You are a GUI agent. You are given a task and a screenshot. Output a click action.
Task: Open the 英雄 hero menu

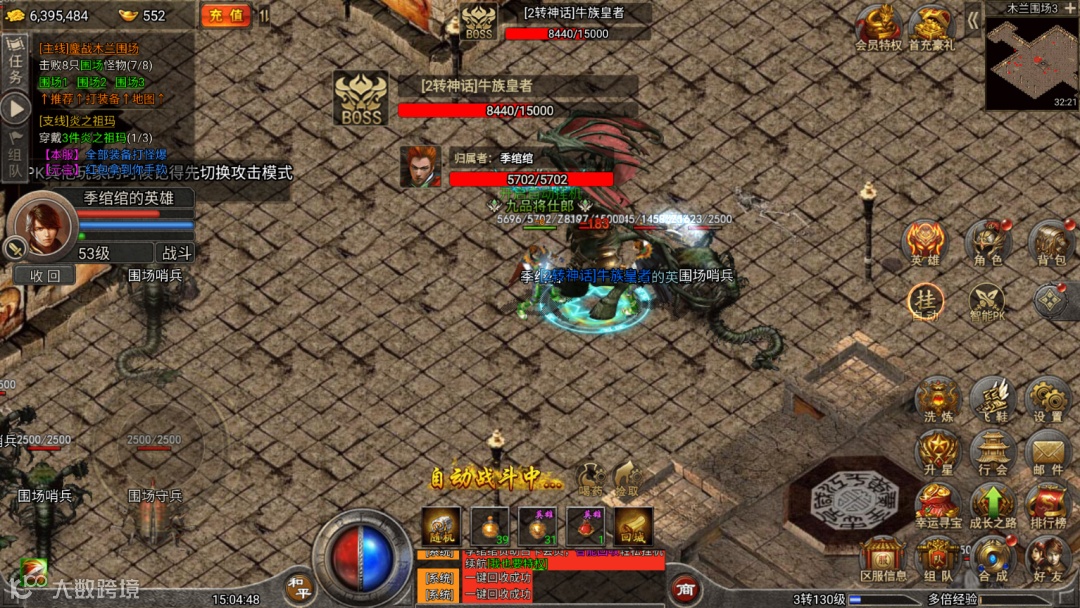[924, 244]
